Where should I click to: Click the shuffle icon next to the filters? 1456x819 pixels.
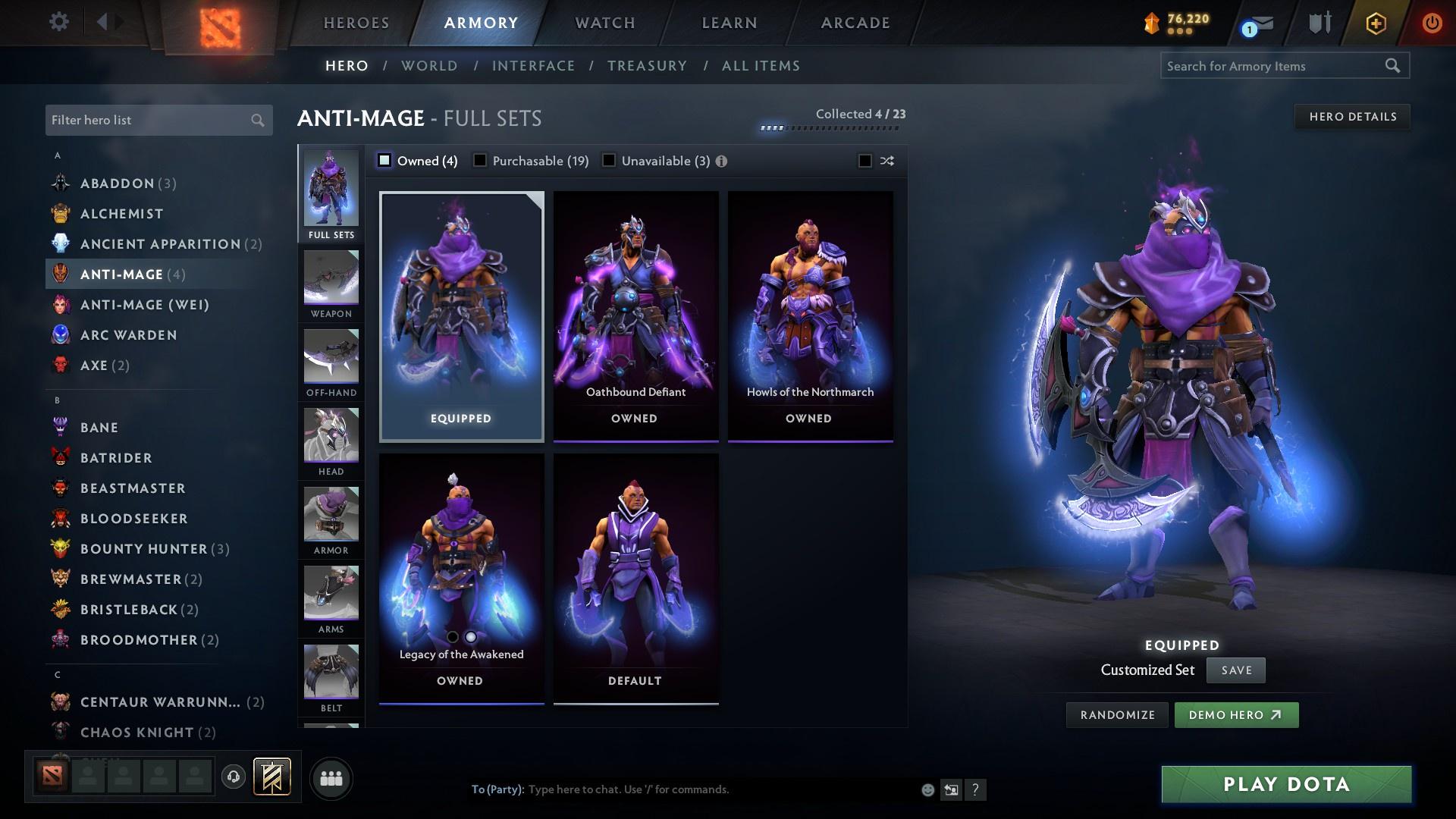886,161
